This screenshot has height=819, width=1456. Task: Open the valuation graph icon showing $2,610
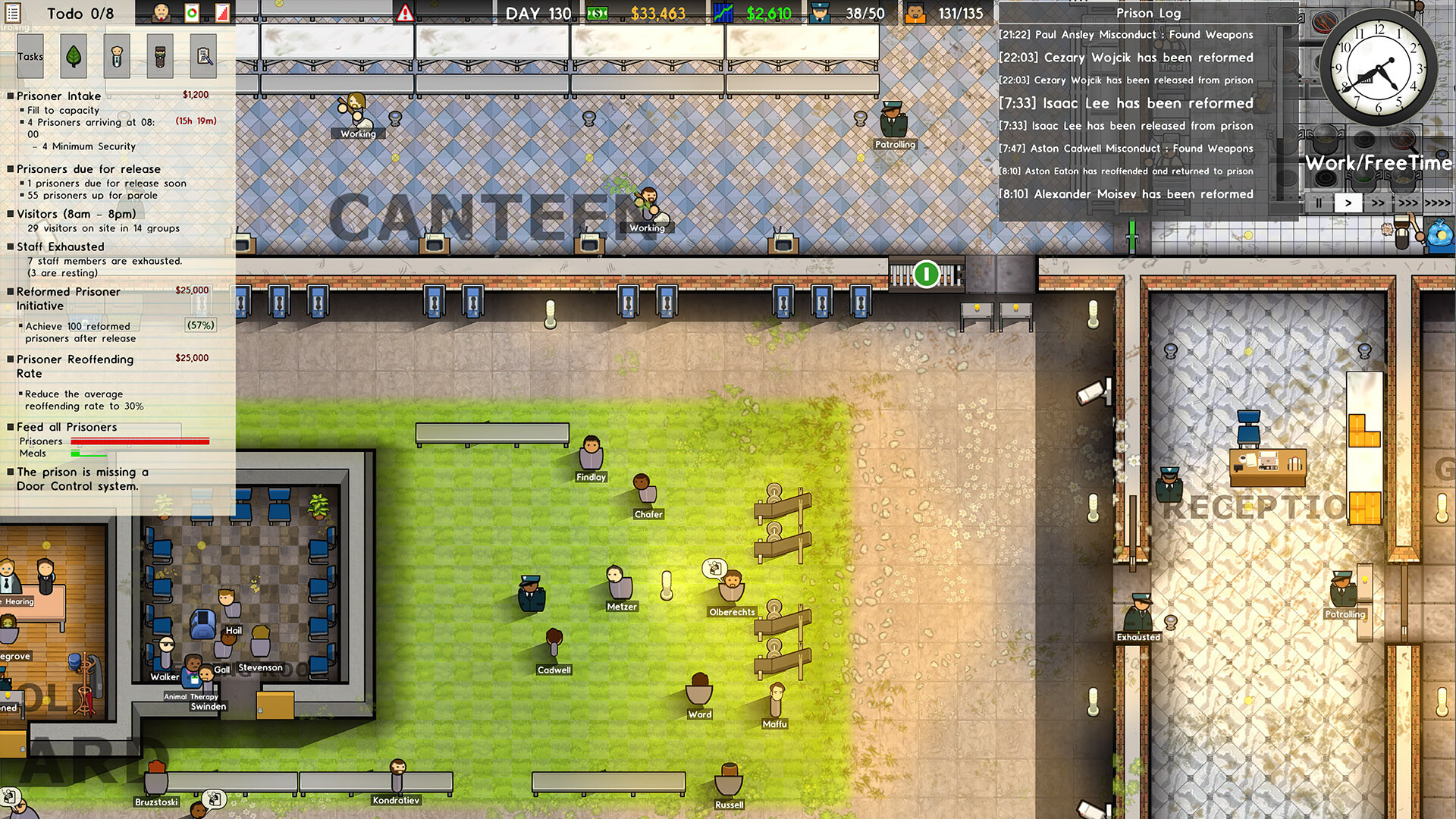(x=723, y=13)
